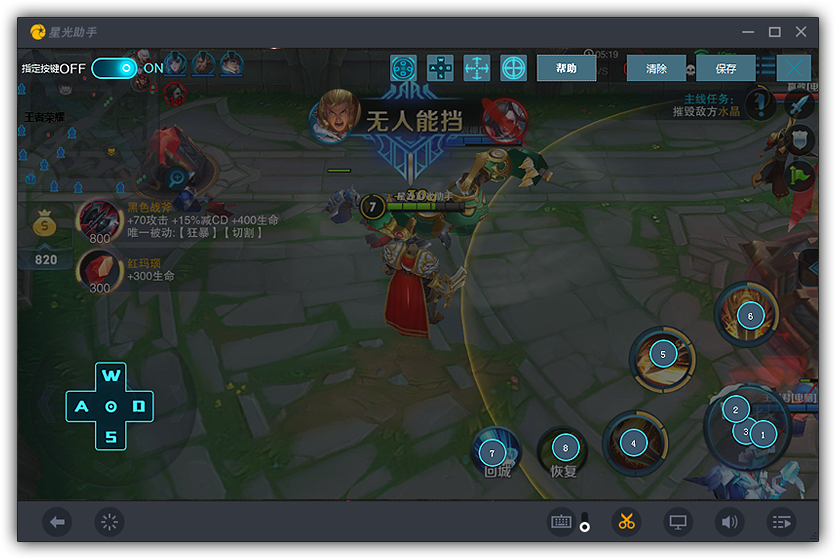Close the key-mapping overlay with the X
Viewport: 836px width, 559px height.
[x=794, y=68]
